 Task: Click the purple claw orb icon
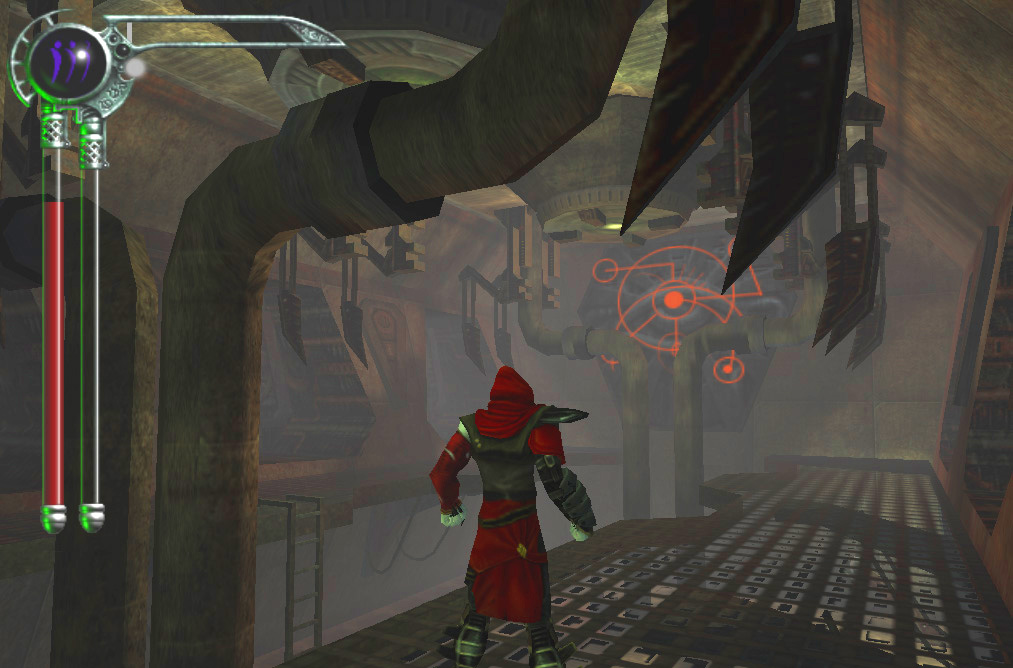(x=67, y=62)
